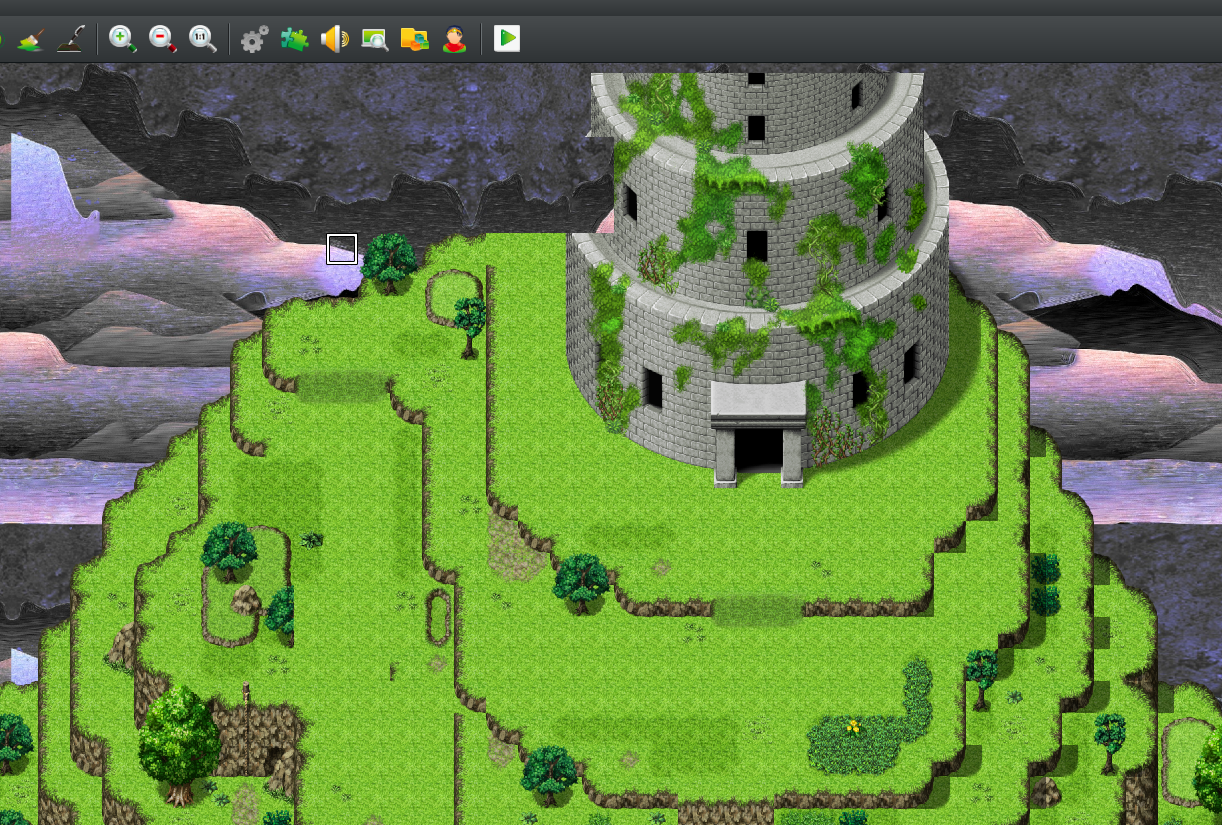This screenshot has width=1222, height=825.
Task: Open the event searcher magnifier icon
Action: pyautogui.click(x=374, y=40)
